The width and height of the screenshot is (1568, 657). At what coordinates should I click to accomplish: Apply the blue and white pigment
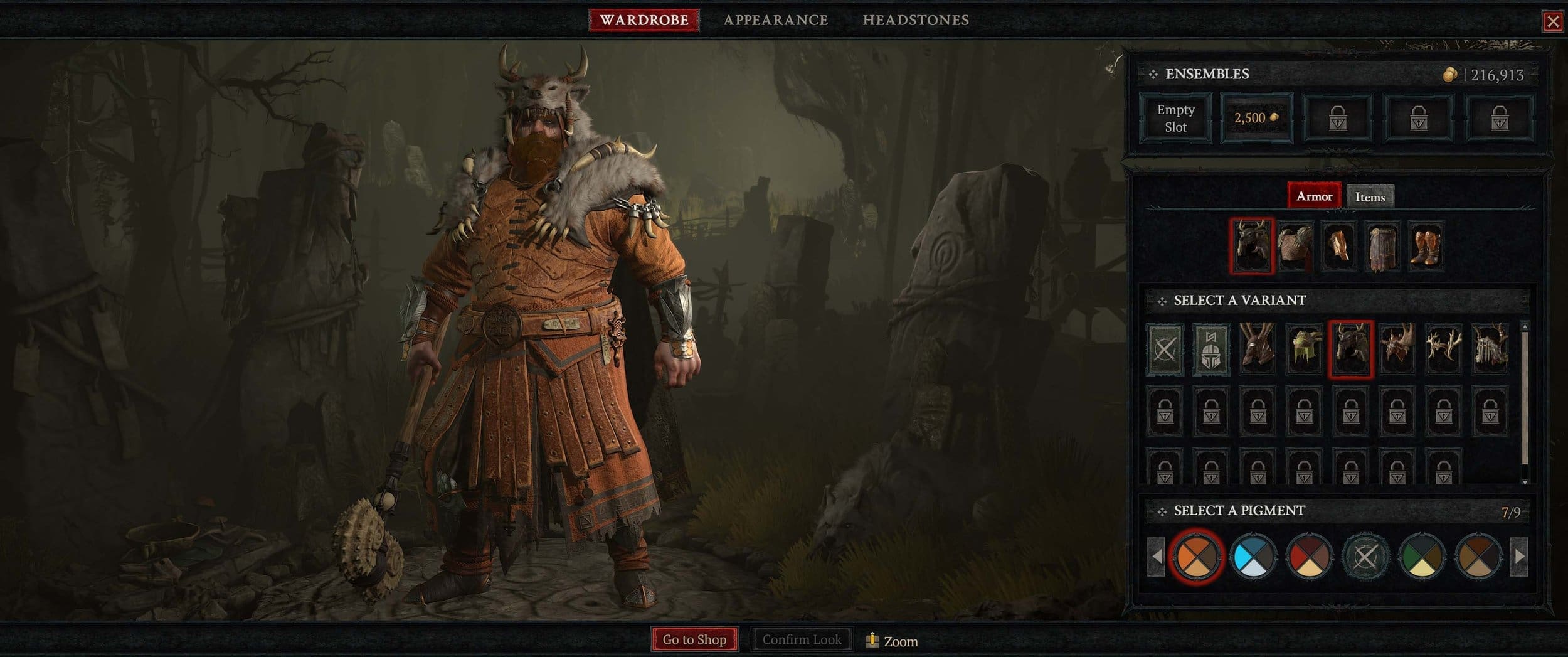click(x=1253, y=556)
